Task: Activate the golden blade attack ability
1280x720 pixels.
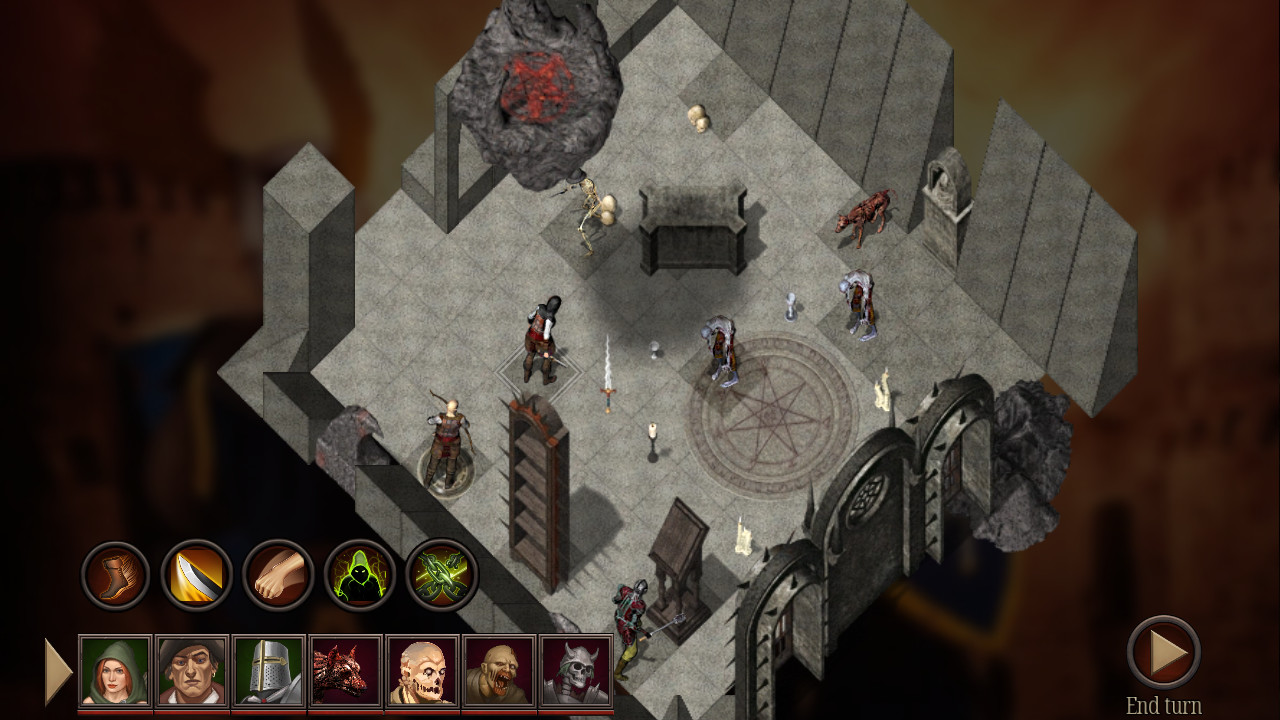Action: tap(194, 575)
